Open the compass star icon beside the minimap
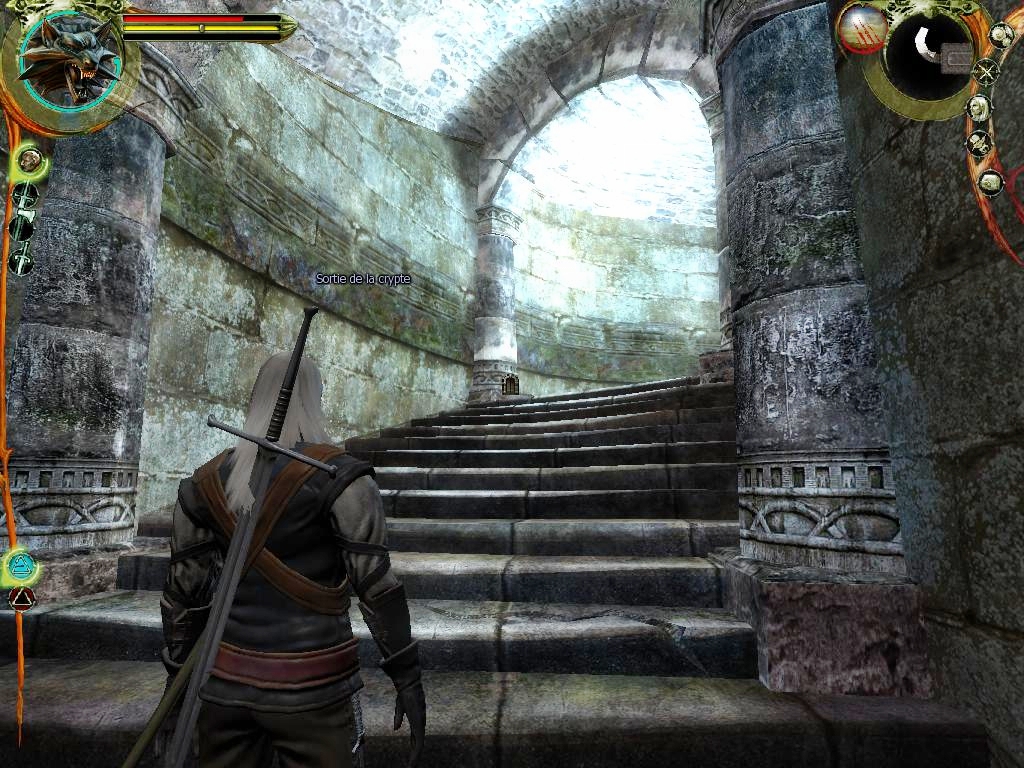Viewport: 1024px width, 768px height. point(986,71)
